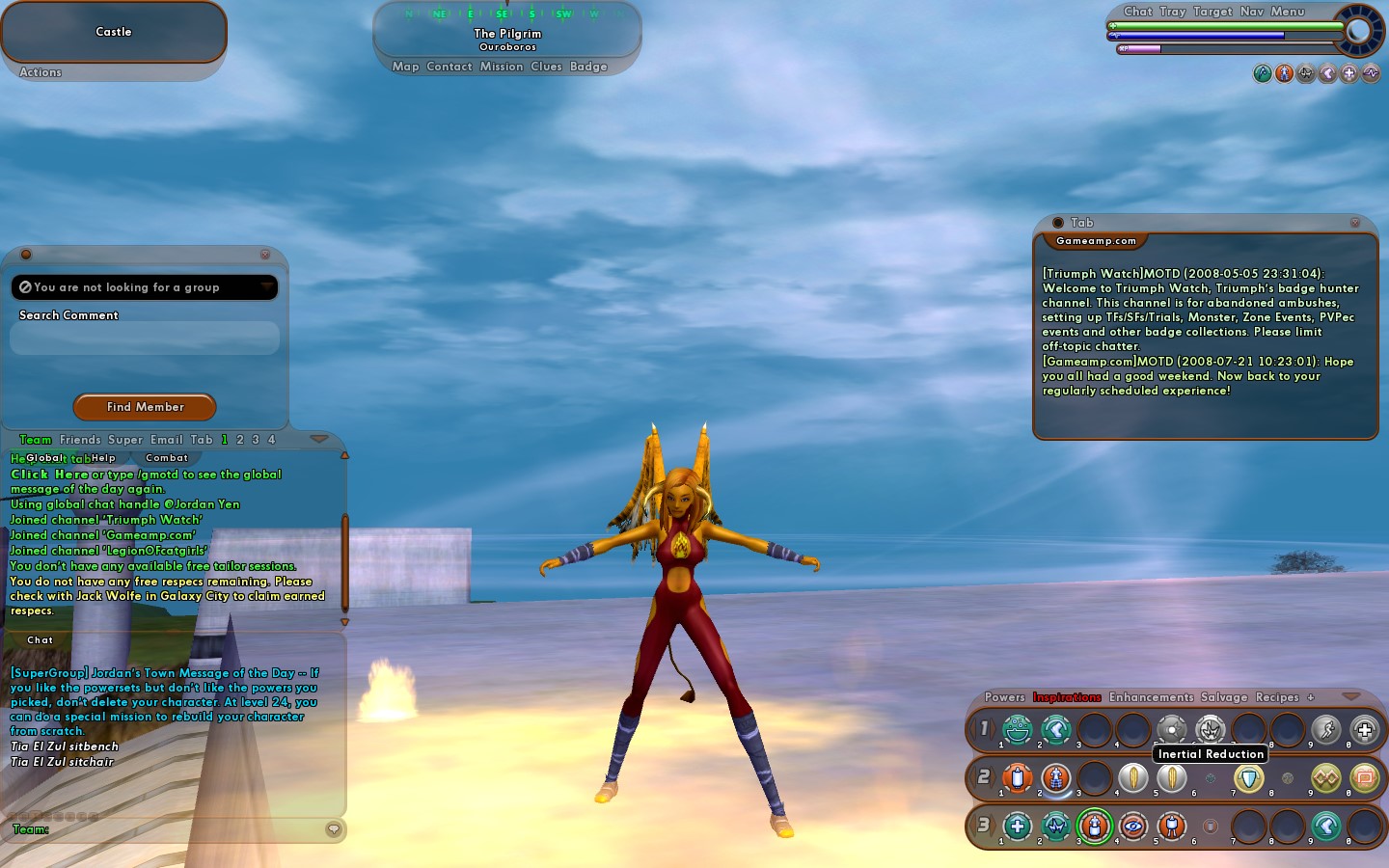Open the Friends list
Image resolution: width=1389 pixels, height=868 pixels.
[x=80, y=440]
